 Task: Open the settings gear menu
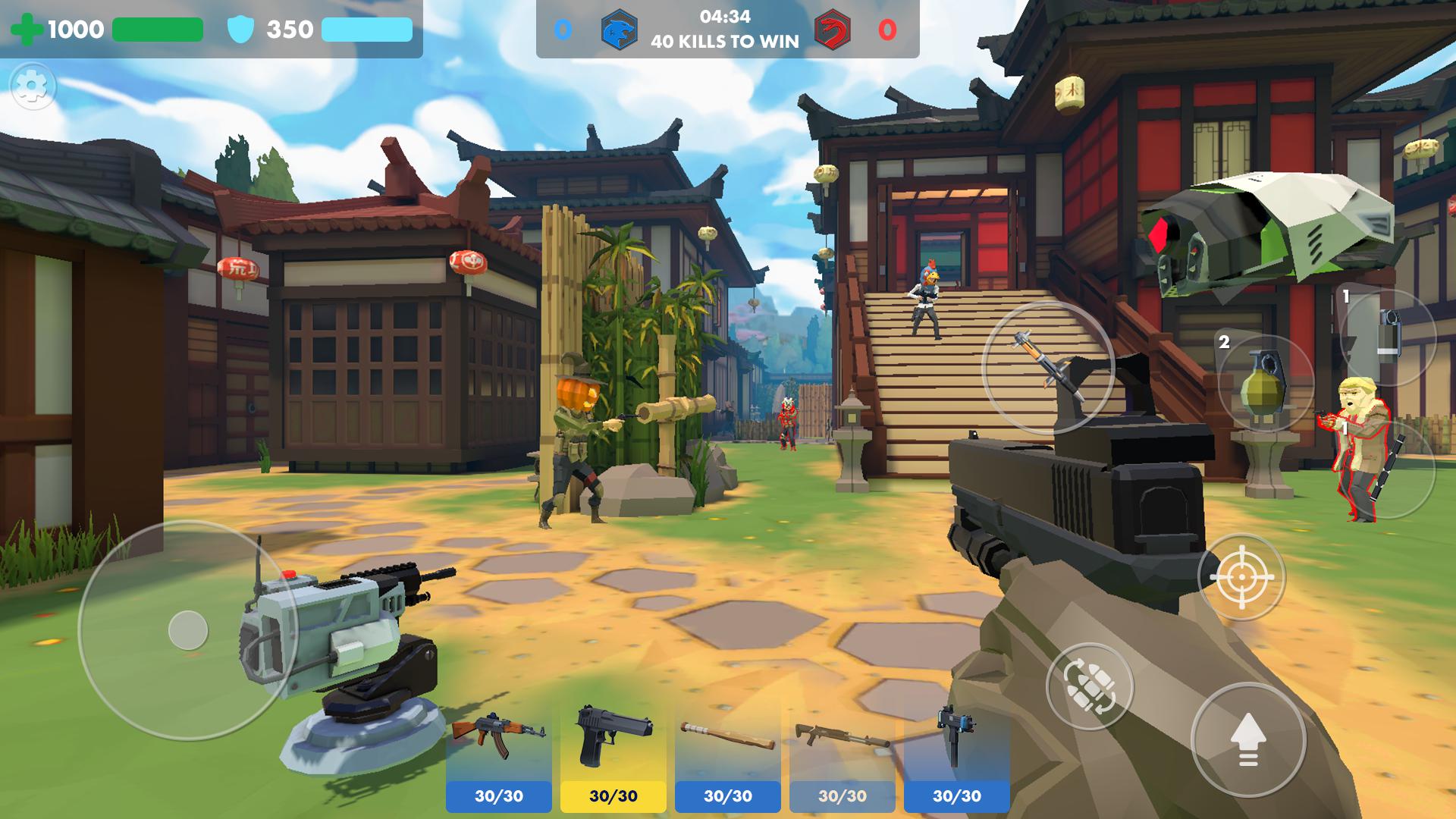33,87
